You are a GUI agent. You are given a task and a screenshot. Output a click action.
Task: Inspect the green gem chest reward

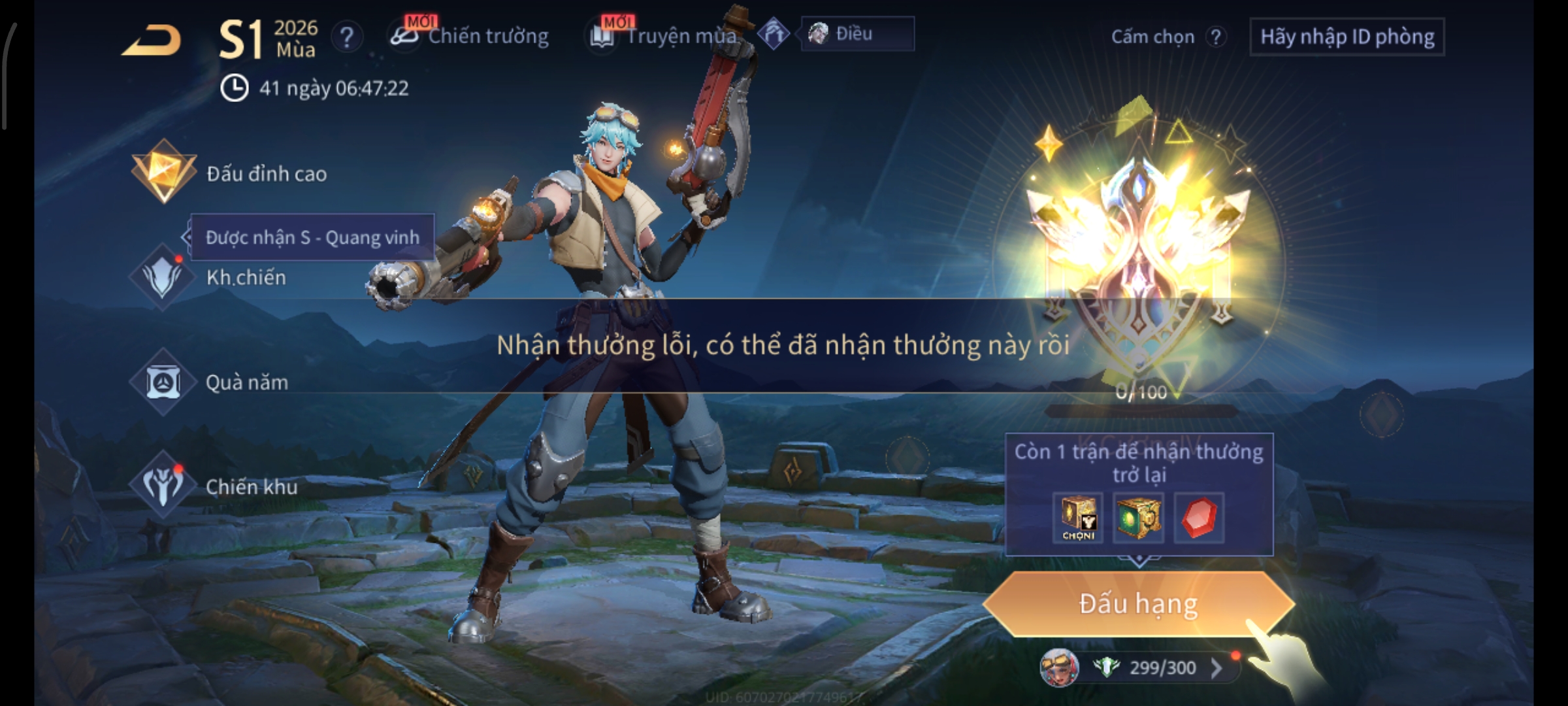pyautogui.click(x=1138, y=518)
